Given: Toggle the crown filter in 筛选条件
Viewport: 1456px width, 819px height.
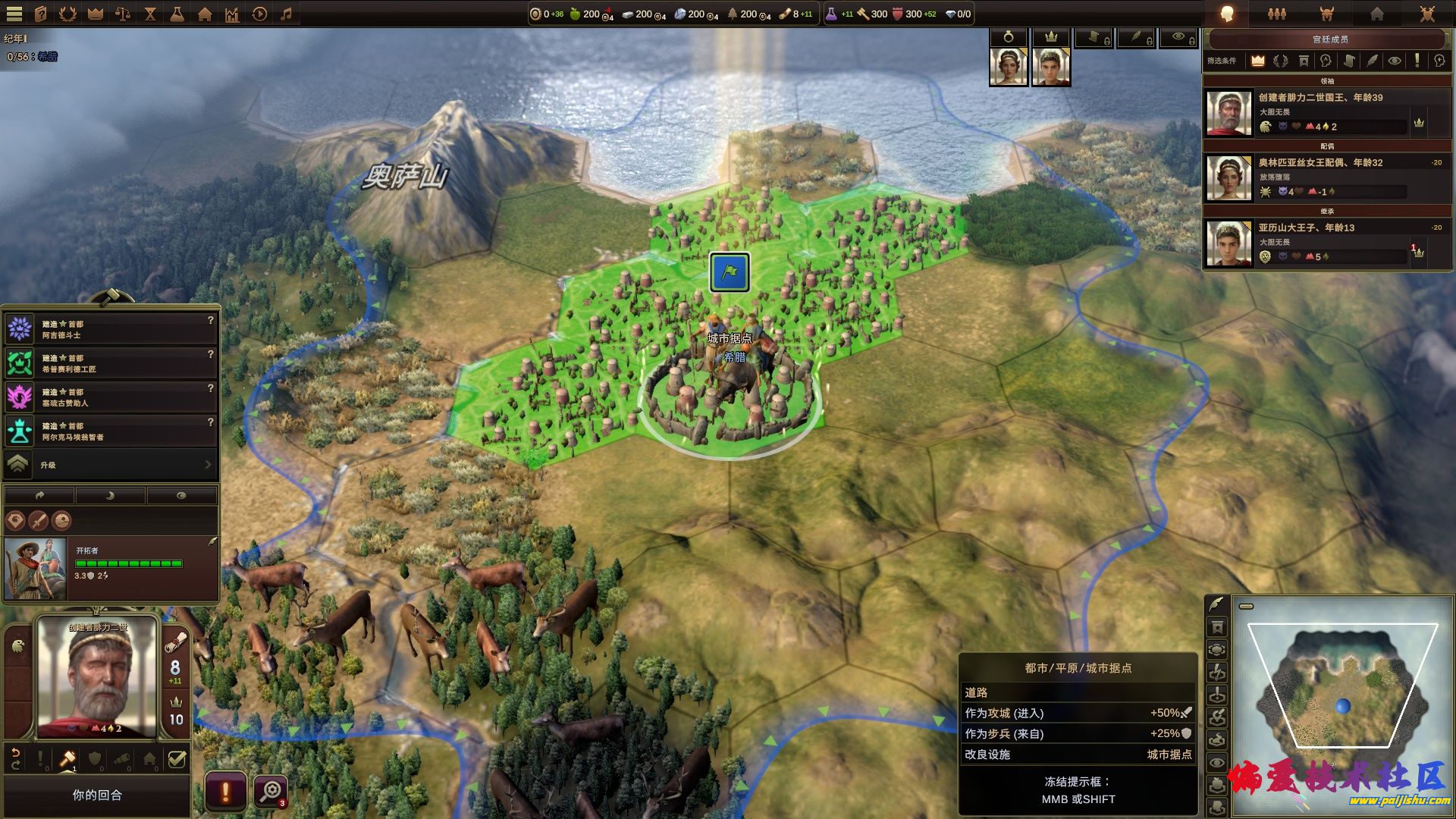Looking at the screenshot, I should 1258,61.
